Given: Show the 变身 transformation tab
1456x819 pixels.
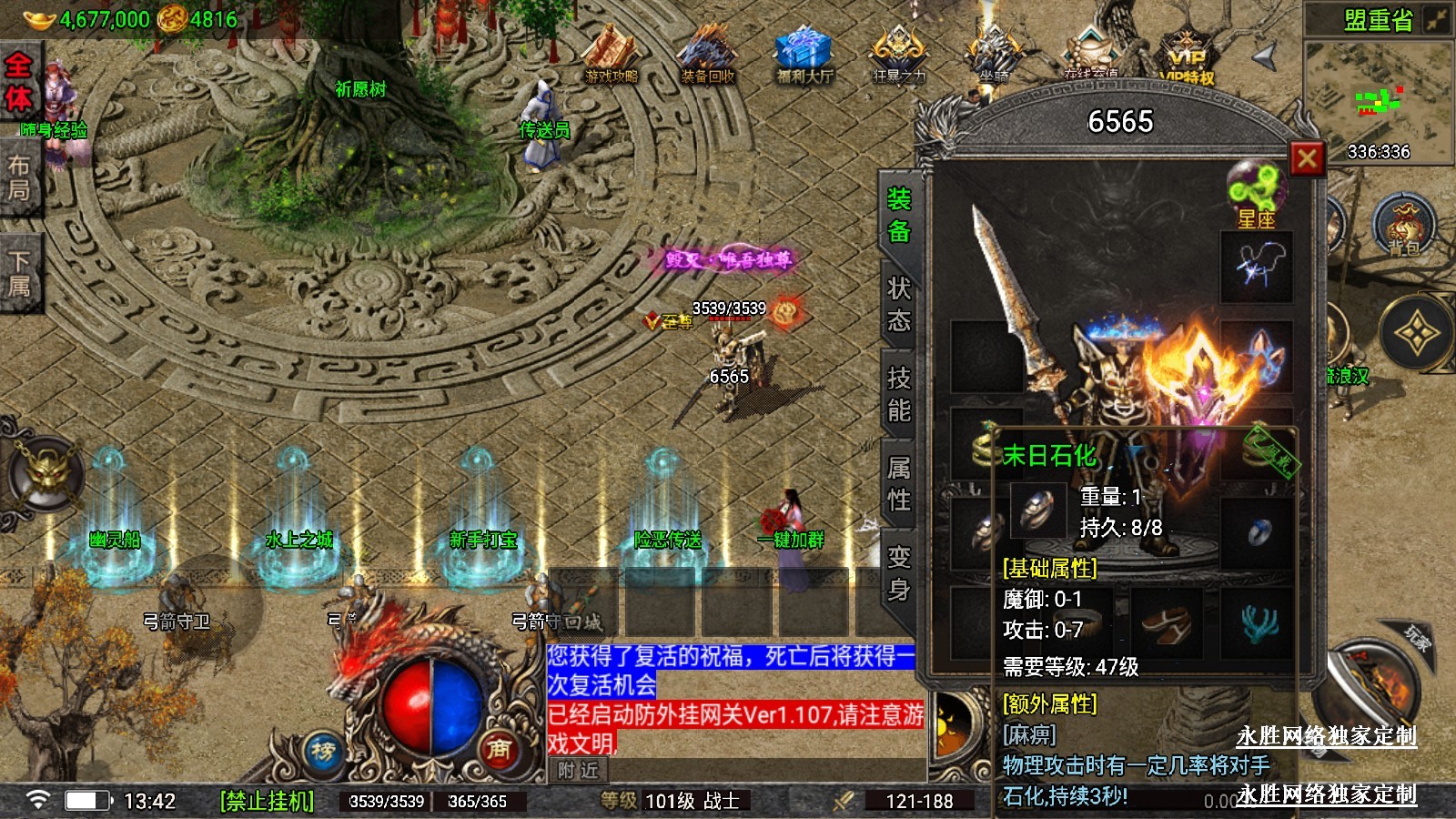Looking at the screenshot, I should [x=898, y=572].
